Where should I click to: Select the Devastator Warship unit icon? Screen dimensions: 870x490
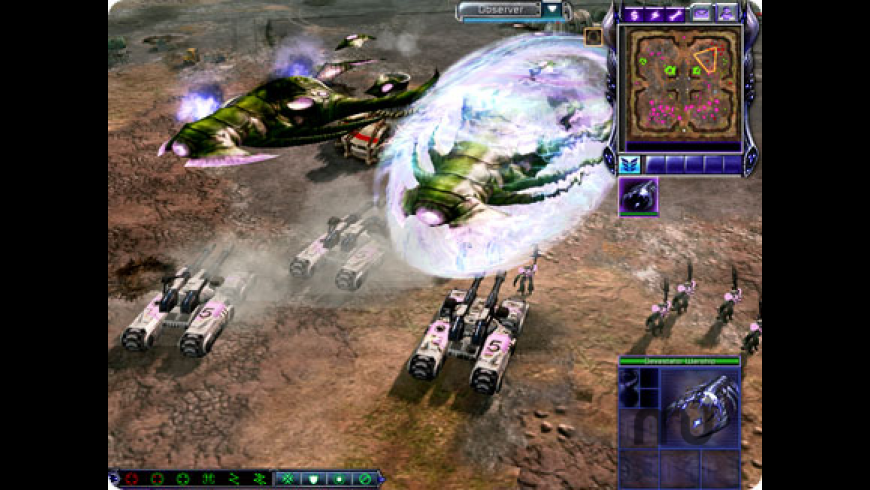click(x=638, y=197)
